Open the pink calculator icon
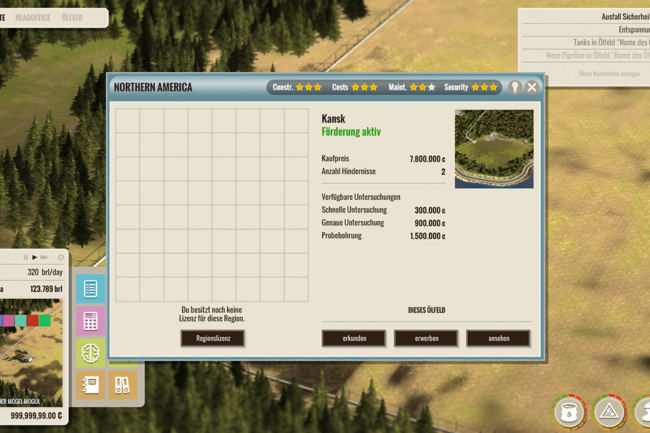650x433 pixels. (91, 321)
